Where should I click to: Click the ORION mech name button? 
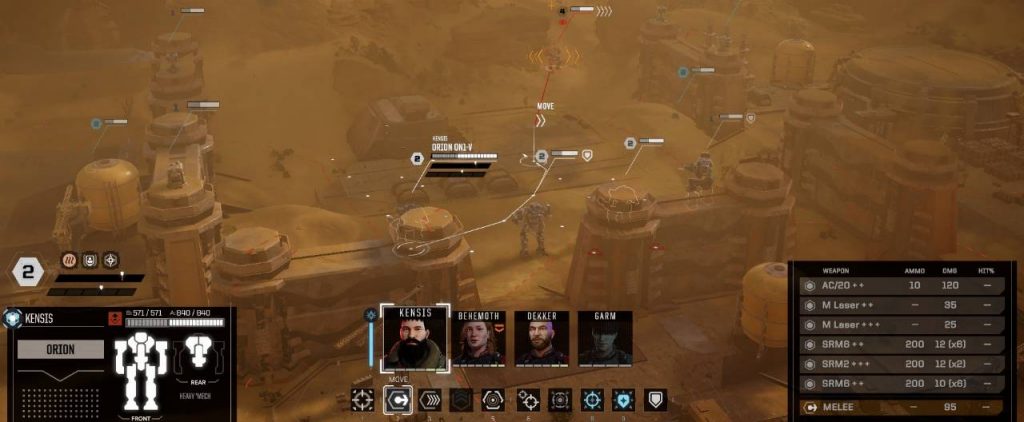point(60,349)
